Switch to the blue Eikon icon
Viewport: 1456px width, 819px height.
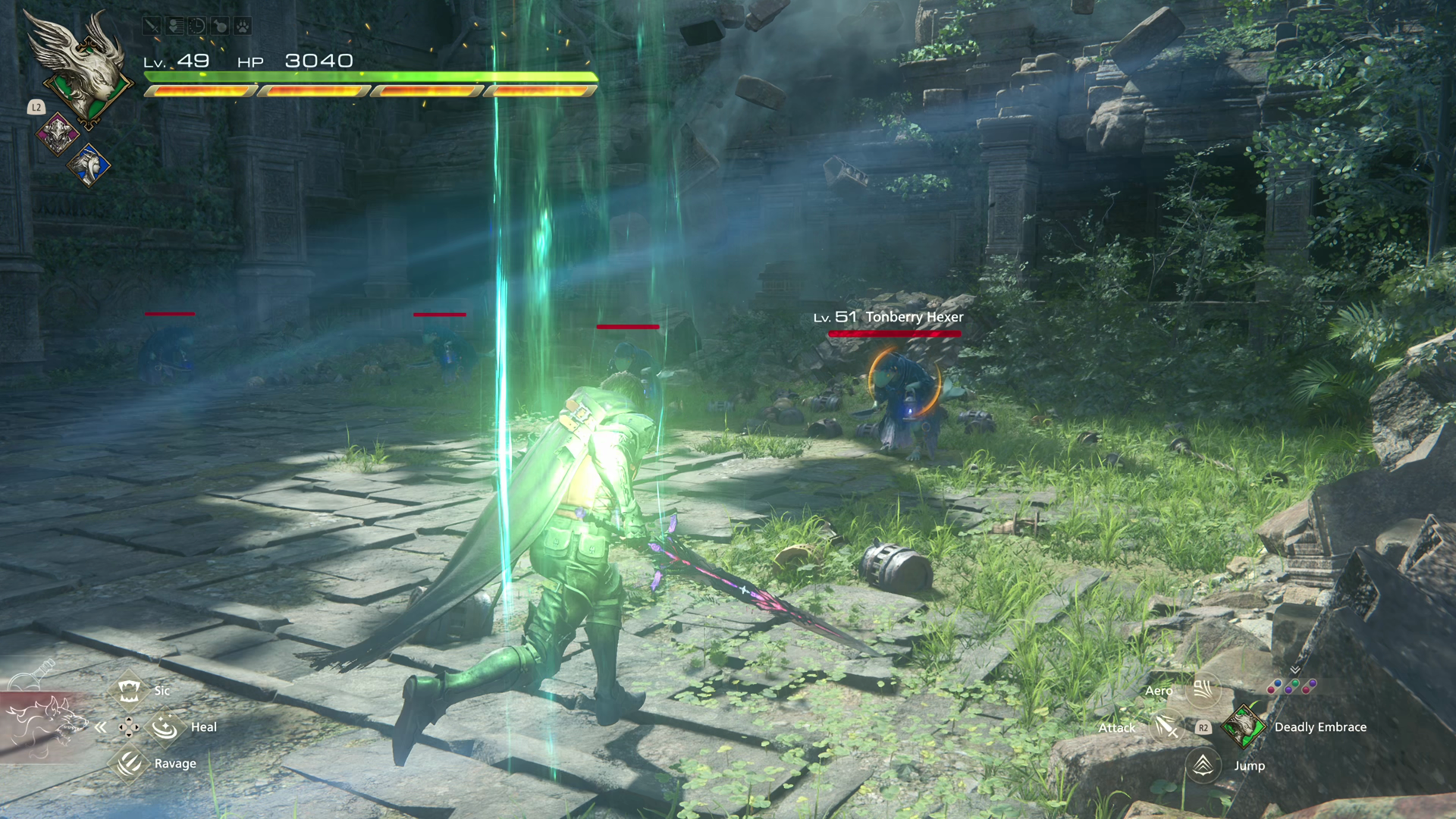89,165
